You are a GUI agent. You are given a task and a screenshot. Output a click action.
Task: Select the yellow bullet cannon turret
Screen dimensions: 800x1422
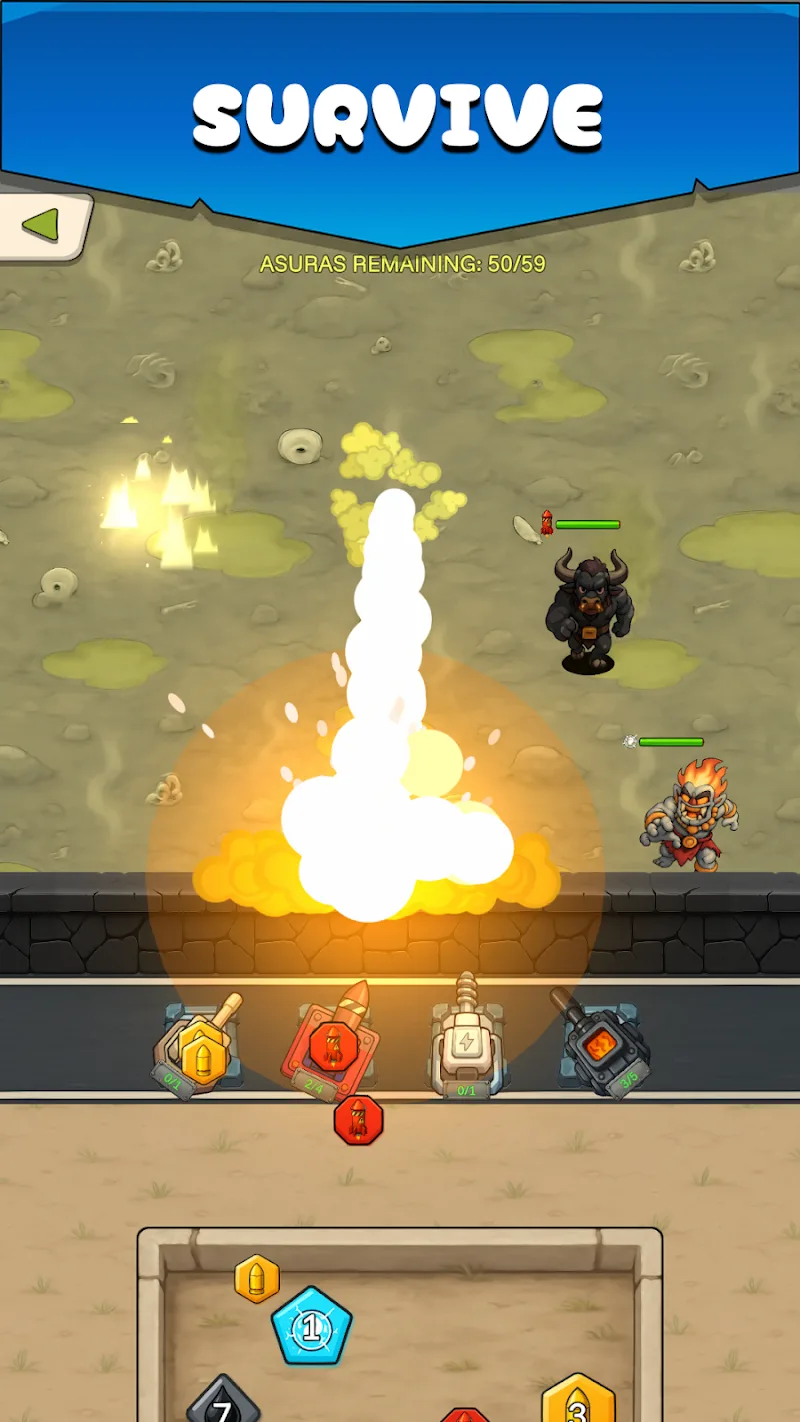[x=200, y=1049]
